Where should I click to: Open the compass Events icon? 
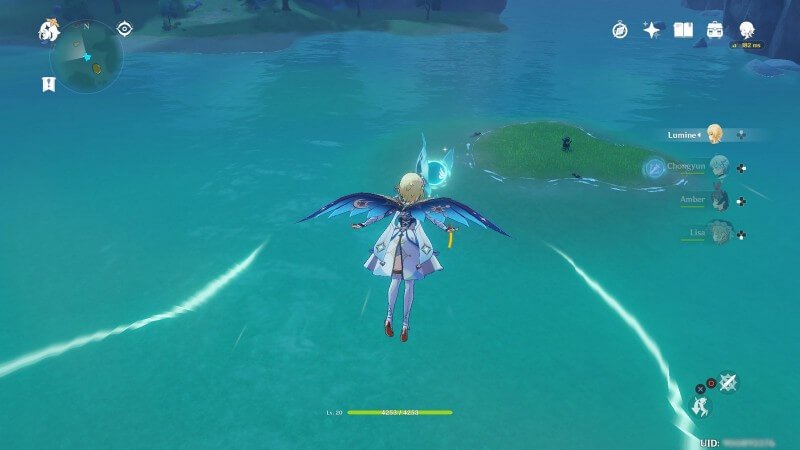pos(619,31)
